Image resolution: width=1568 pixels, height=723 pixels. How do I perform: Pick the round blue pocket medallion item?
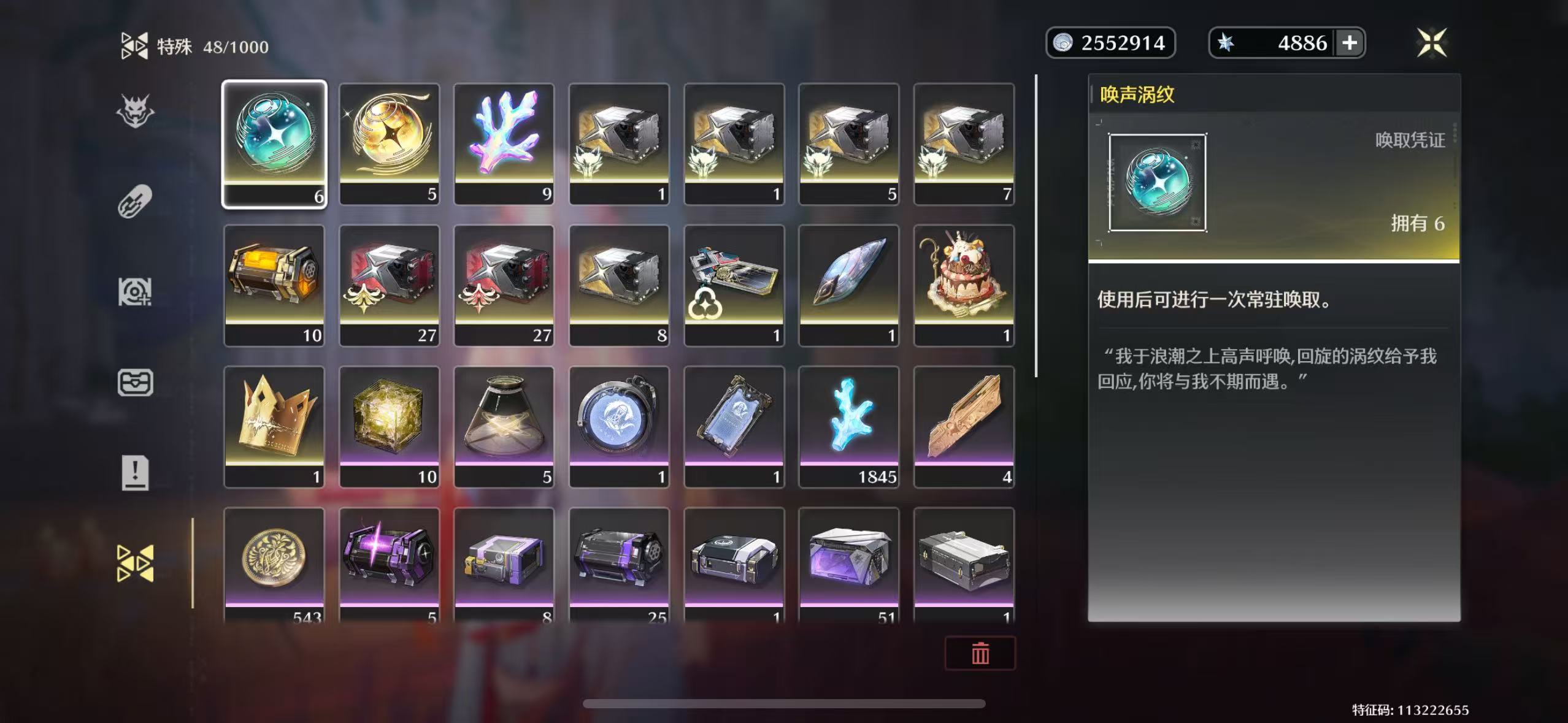pyautogui.click(x=619, y=426)
